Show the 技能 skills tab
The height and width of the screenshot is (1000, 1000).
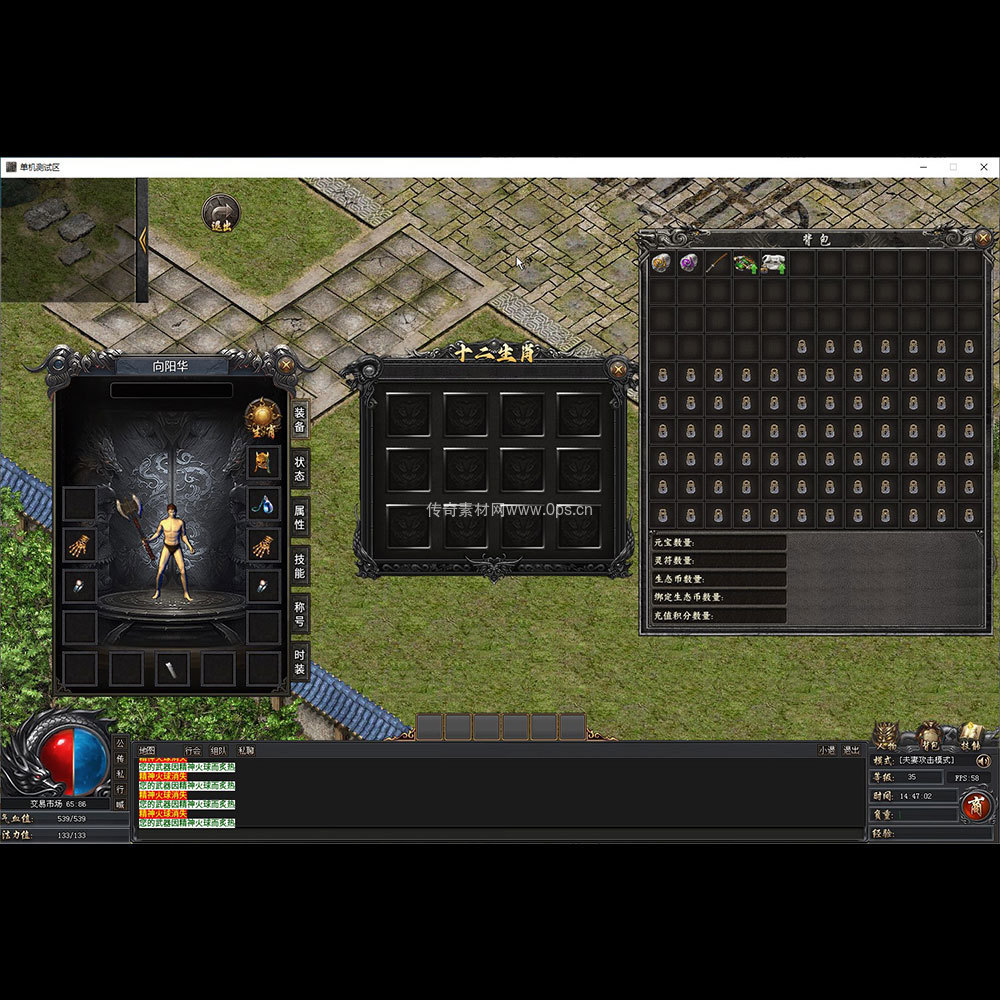click(299, 566)
